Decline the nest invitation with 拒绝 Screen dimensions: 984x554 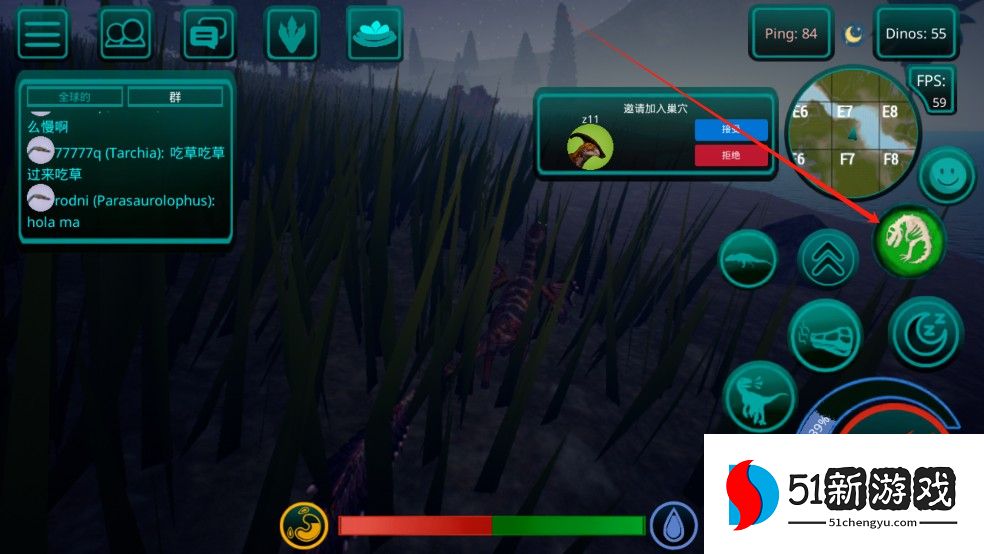(x=731, y=155)
